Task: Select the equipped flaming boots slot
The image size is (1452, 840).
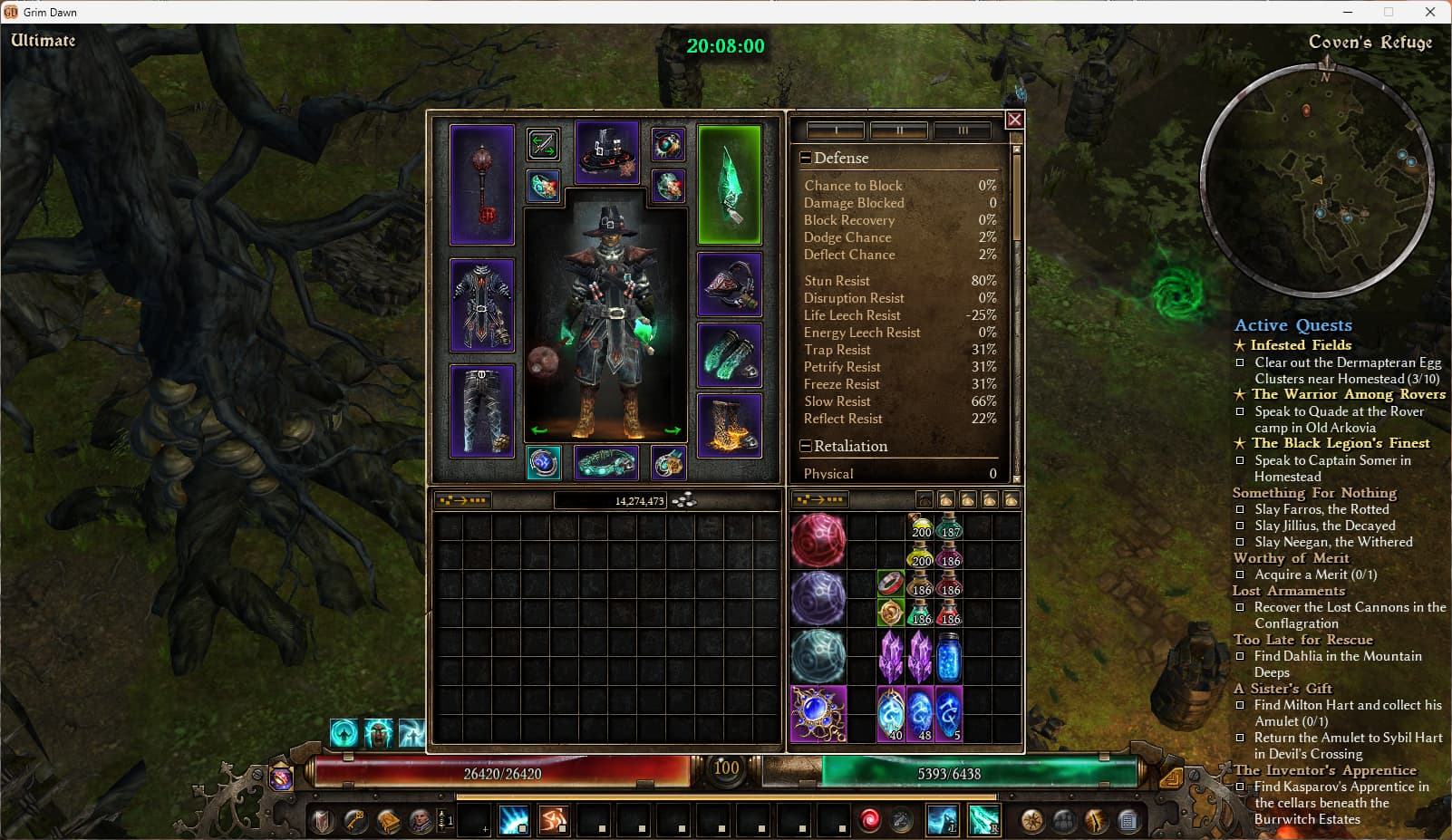Action: click(x=730, y=425)
